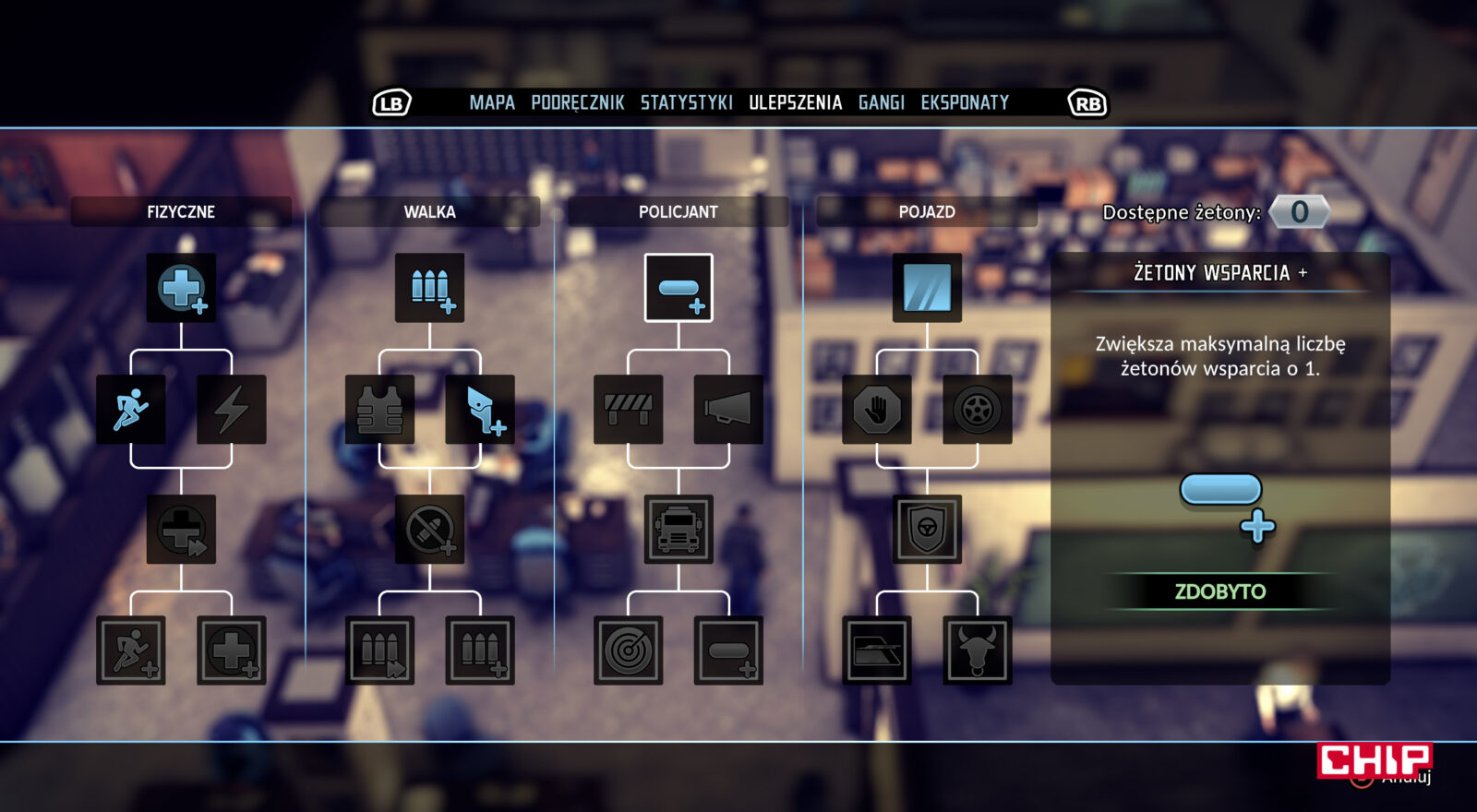Viewport: 1477px width, 812px height.
Task: Choose the road barricade upgrade
Action: pos(629,409)
